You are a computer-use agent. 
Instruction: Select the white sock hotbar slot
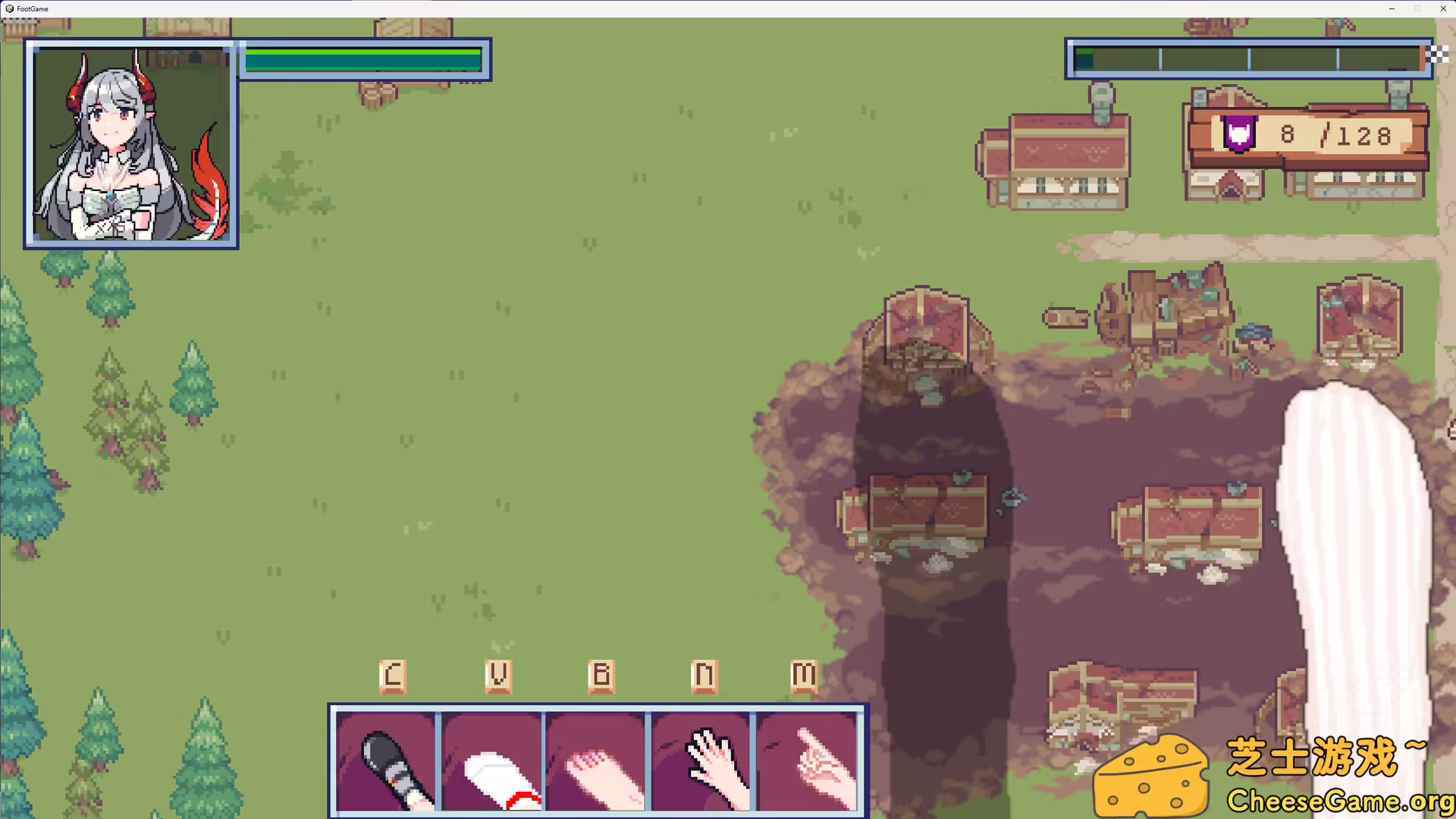(x=492, y=761)
